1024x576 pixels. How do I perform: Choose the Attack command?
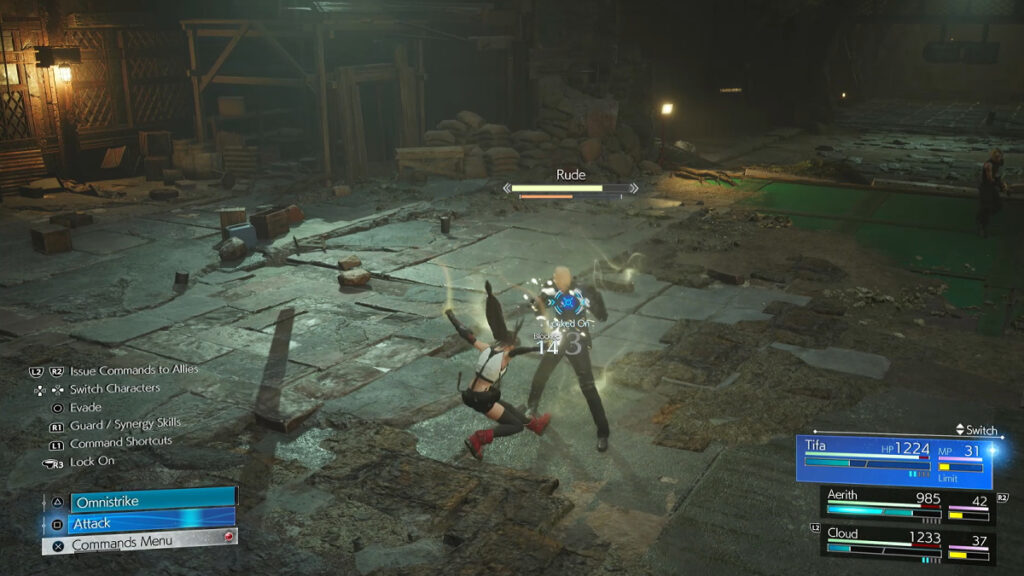[x=140, y=522]
